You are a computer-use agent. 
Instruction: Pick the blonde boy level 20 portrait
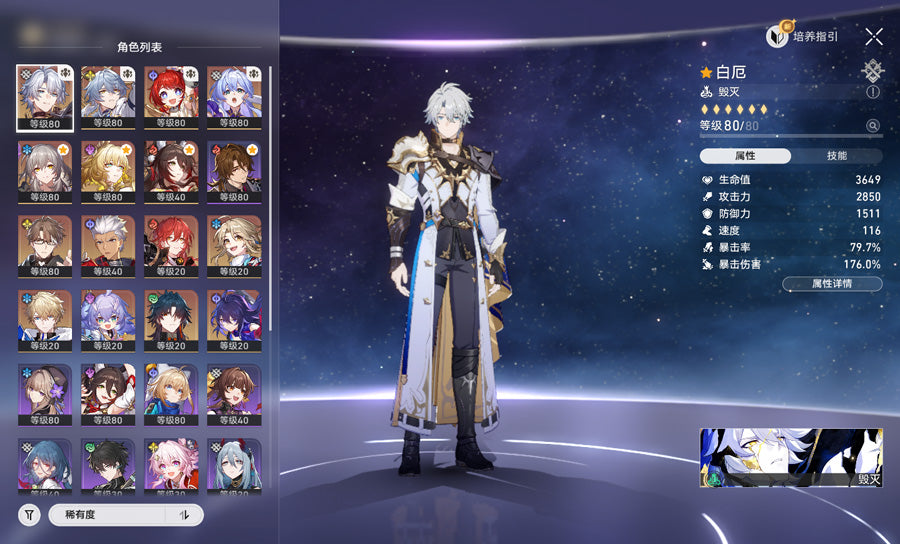coord(44,320)
